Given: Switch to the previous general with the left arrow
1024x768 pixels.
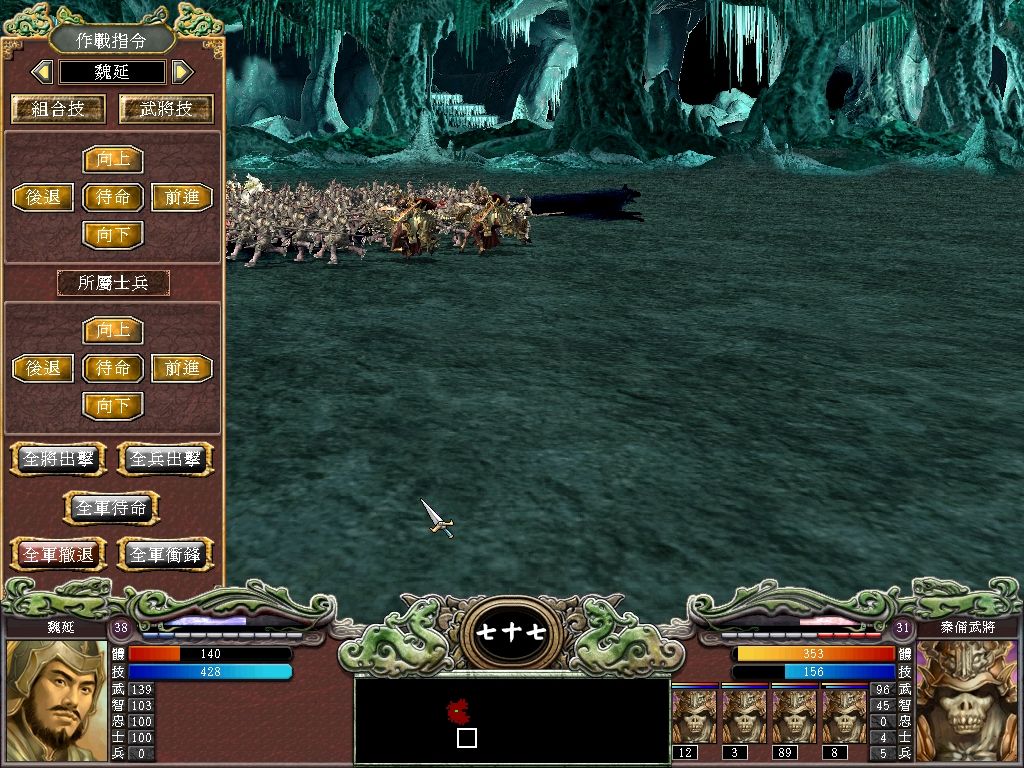Looking at the screenshot, I should [42, 72].
